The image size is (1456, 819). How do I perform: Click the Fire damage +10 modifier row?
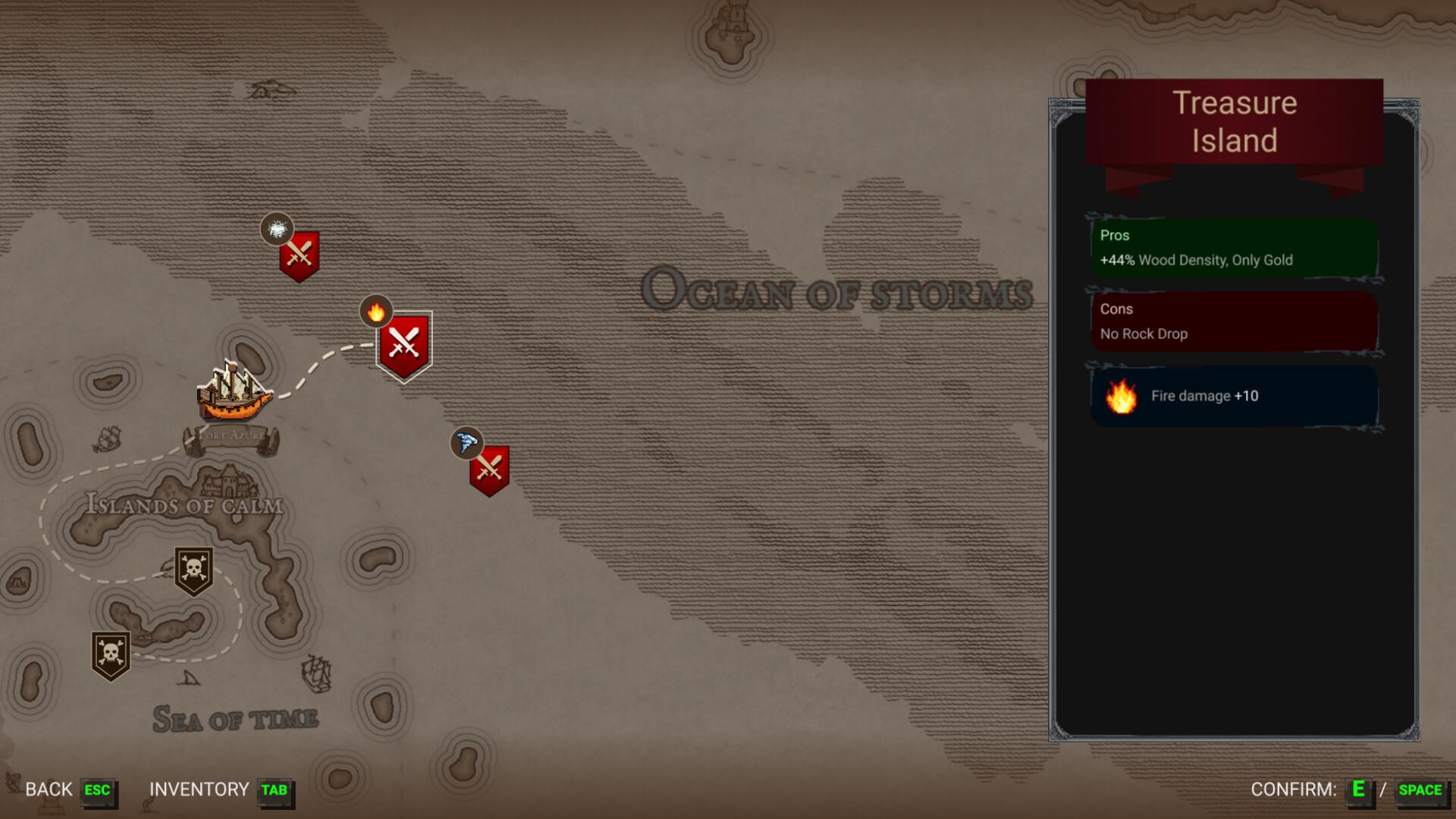pyautogui.click(x=1233, y=396)
